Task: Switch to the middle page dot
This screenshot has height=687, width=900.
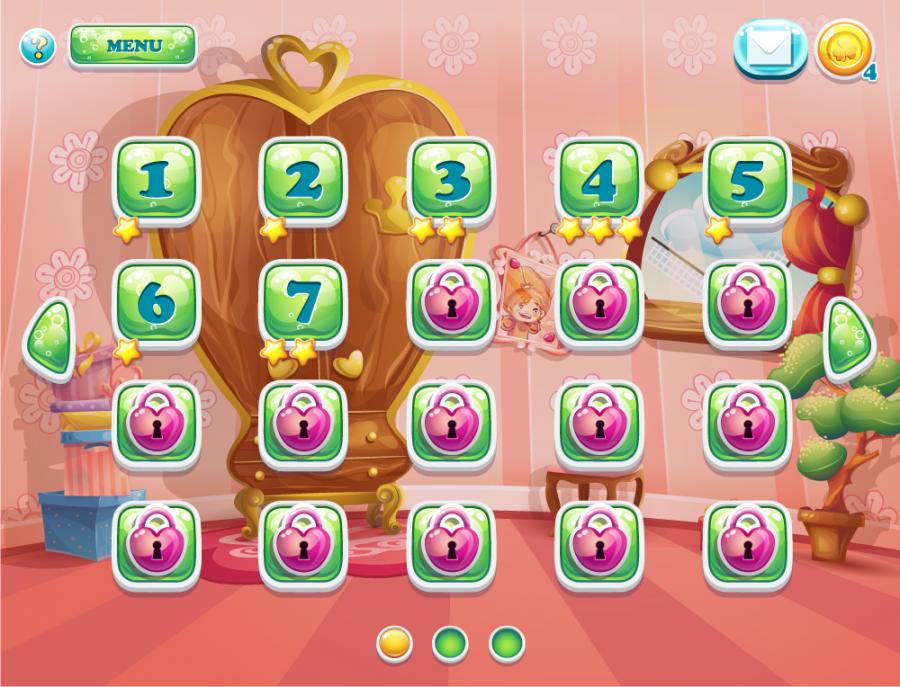Action: pos(451,643)
